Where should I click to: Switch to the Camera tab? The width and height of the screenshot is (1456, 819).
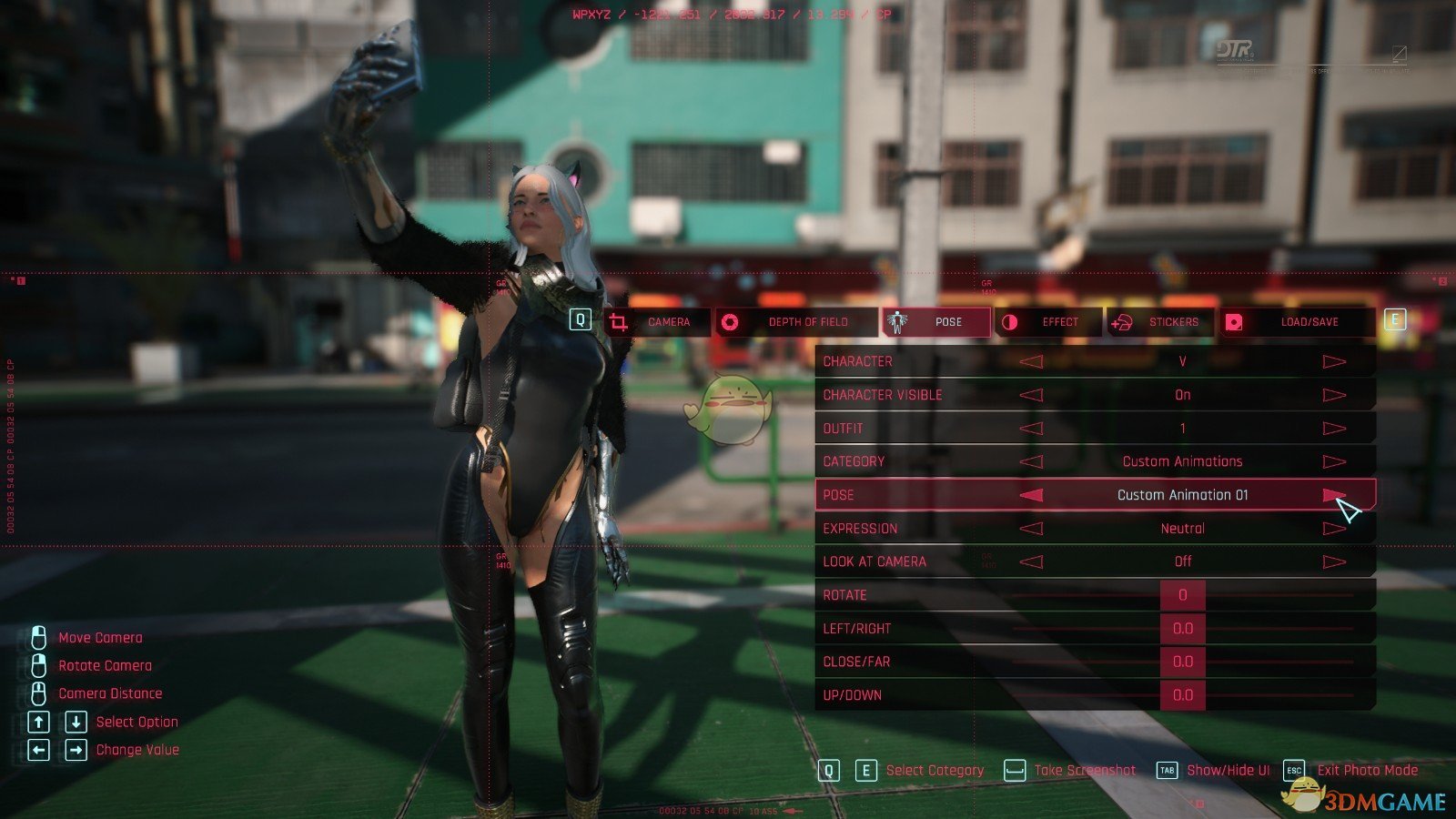657,322
